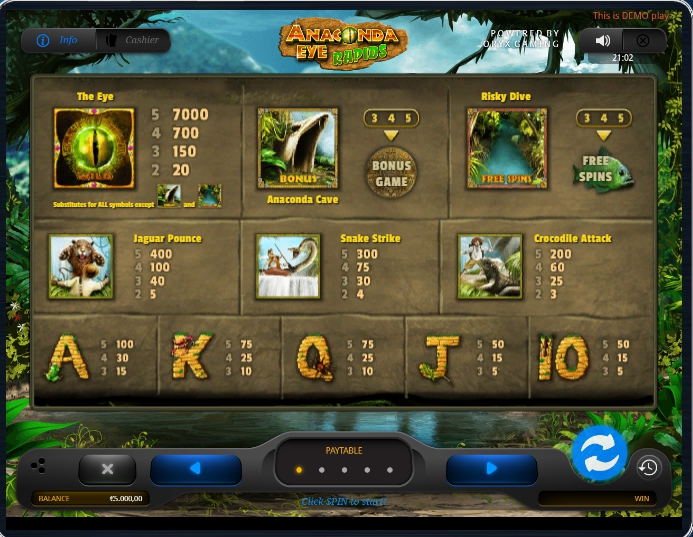Go to the next paytable page

491,468
